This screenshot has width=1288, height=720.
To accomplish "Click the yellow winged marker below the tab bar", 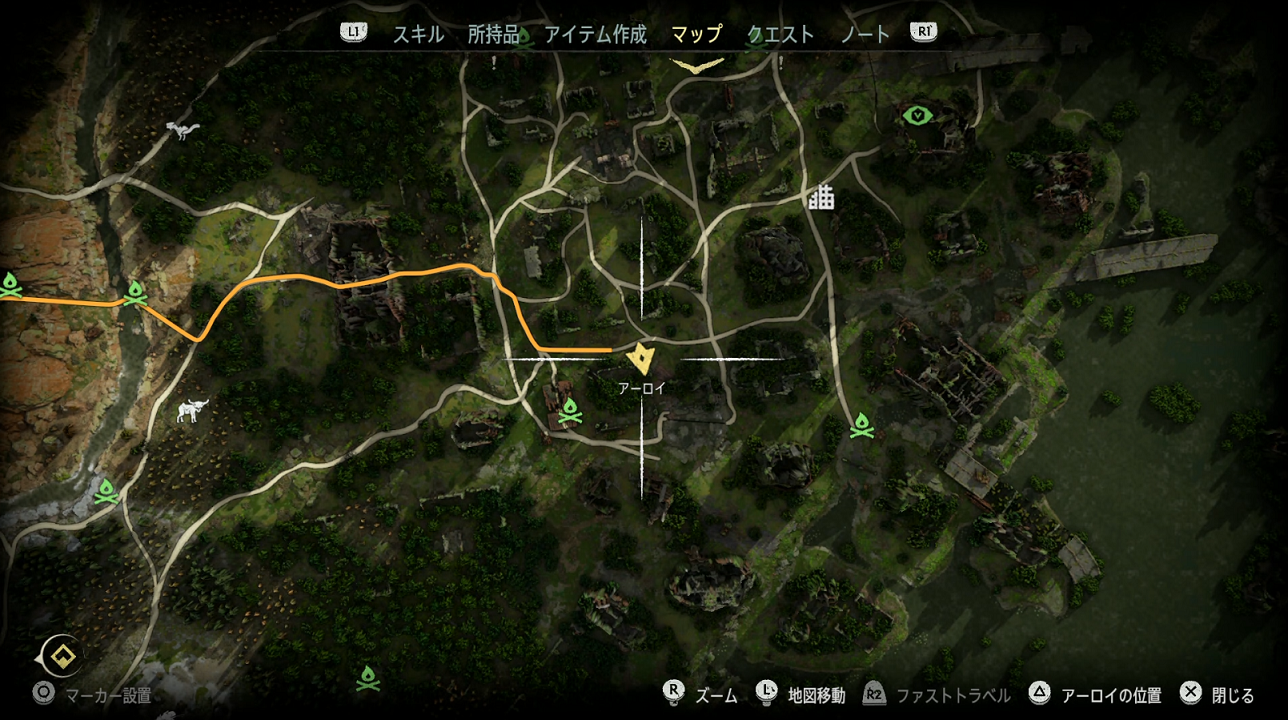I will point(698,65).
